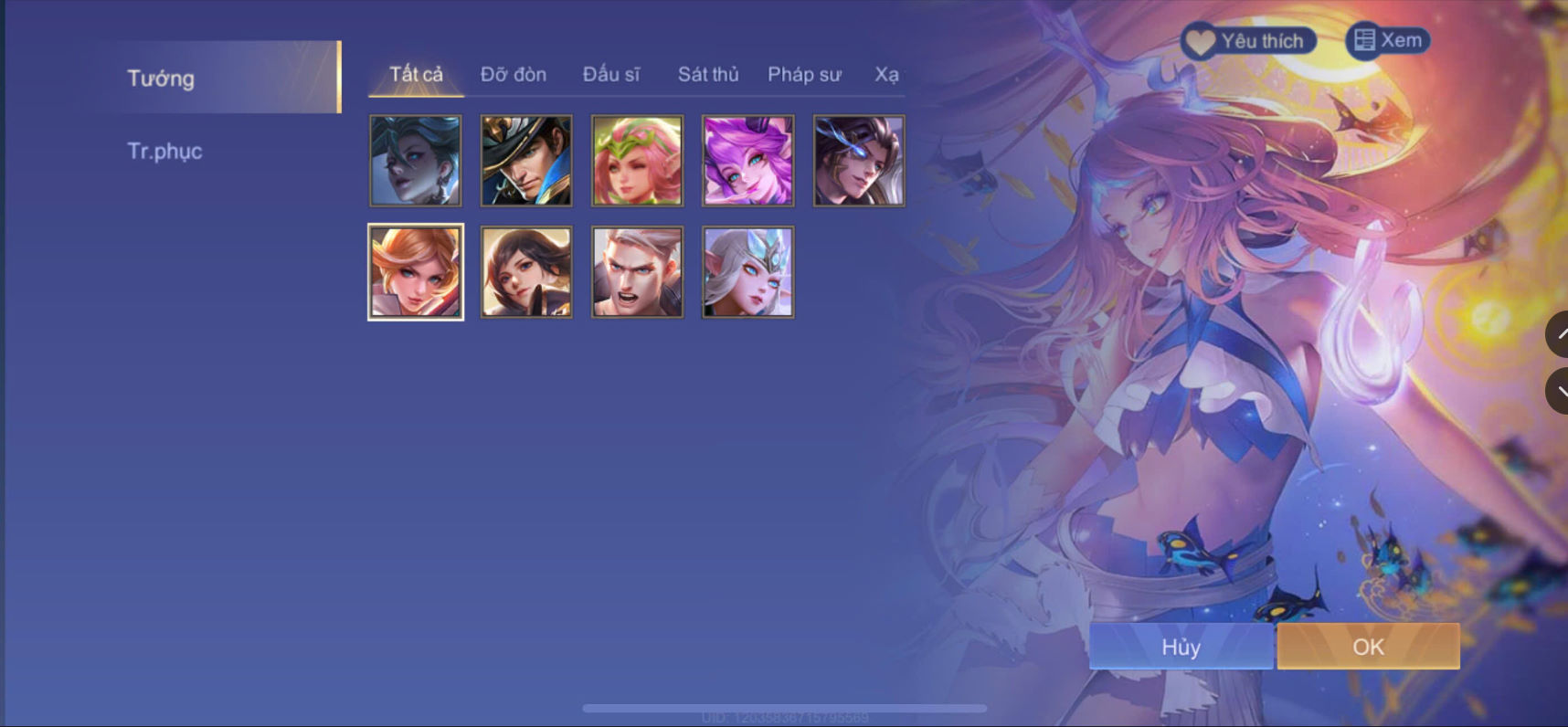The height and width of the screenshot is (727, 1568).
Task: Open the Sát thủ filter tab
Action: [x=708, y=75]
